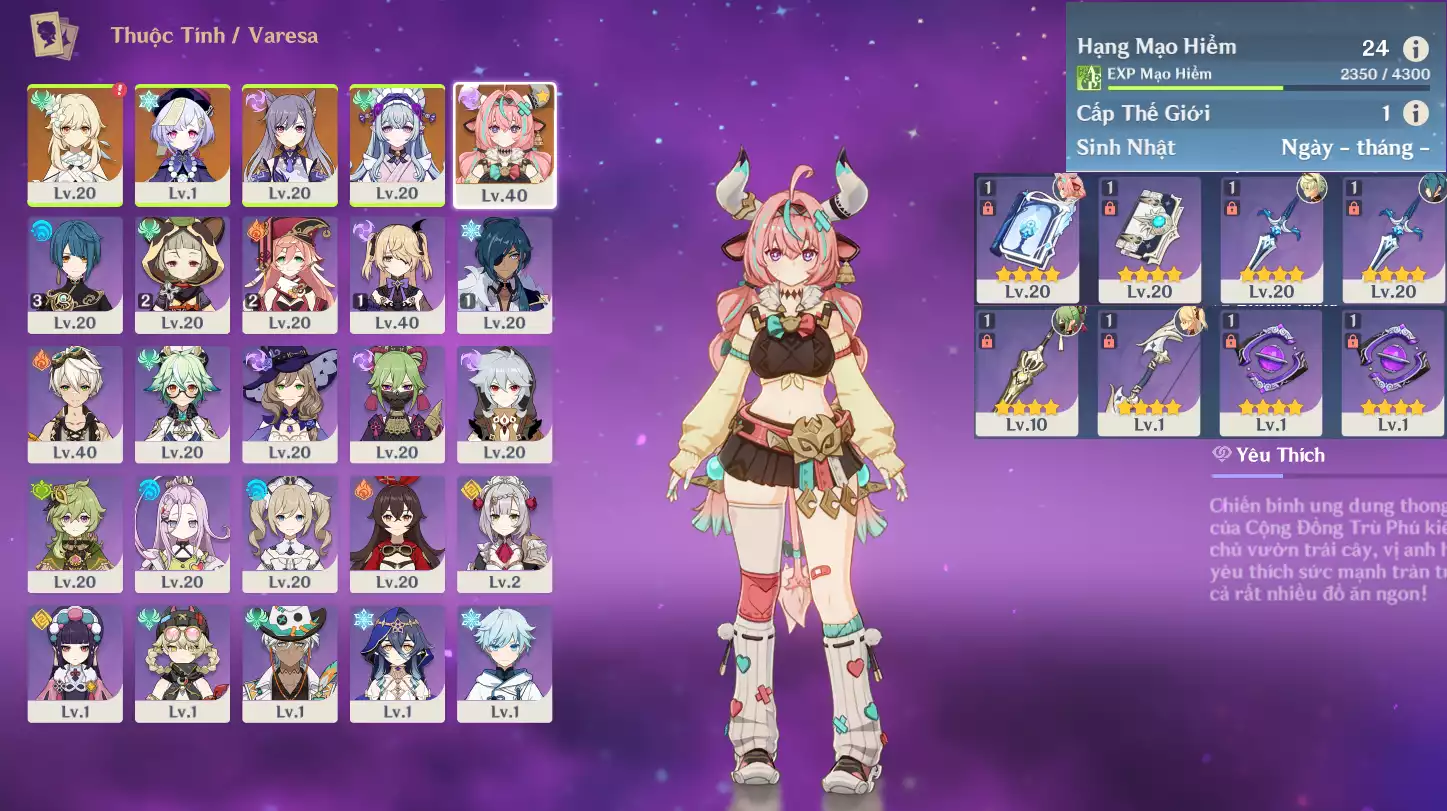The width and height of the screenshot is (1447, 811).
Task: Open Amber's character card
Action: (397, 533)
